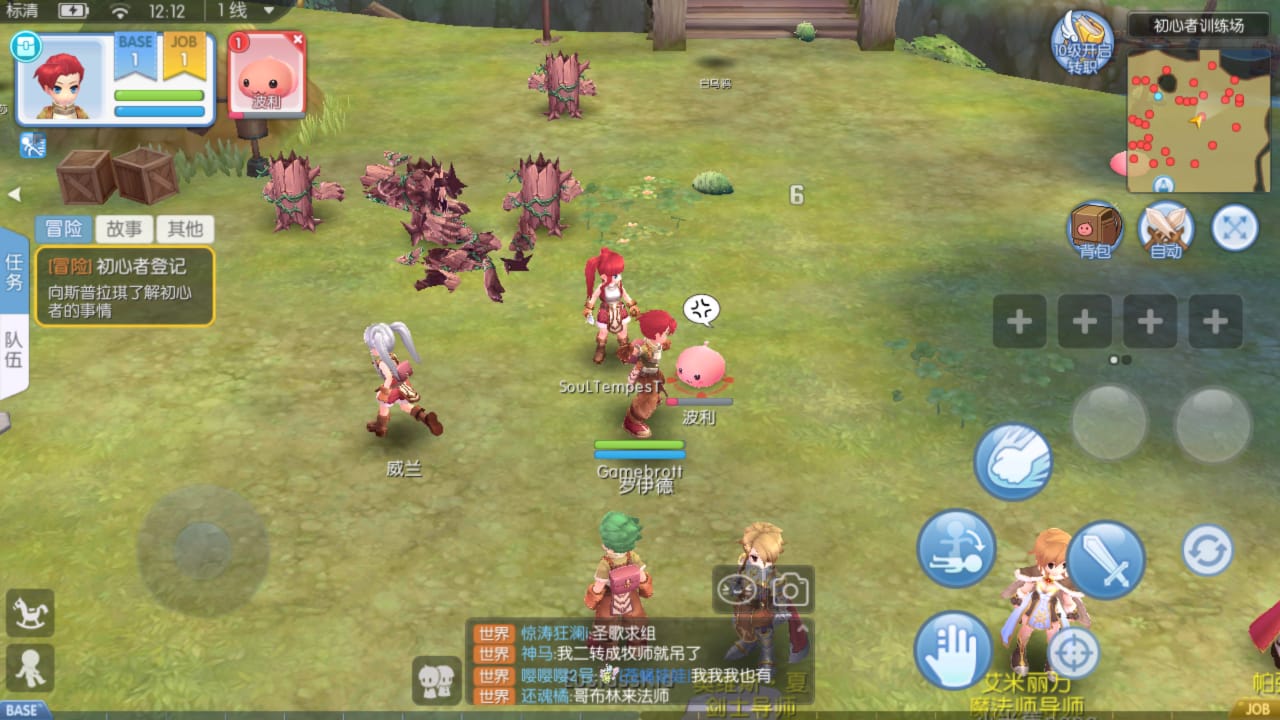Screen dimensions: 1280x720
Task: Open the friends poring icon by chat
Action: [436, 678]
